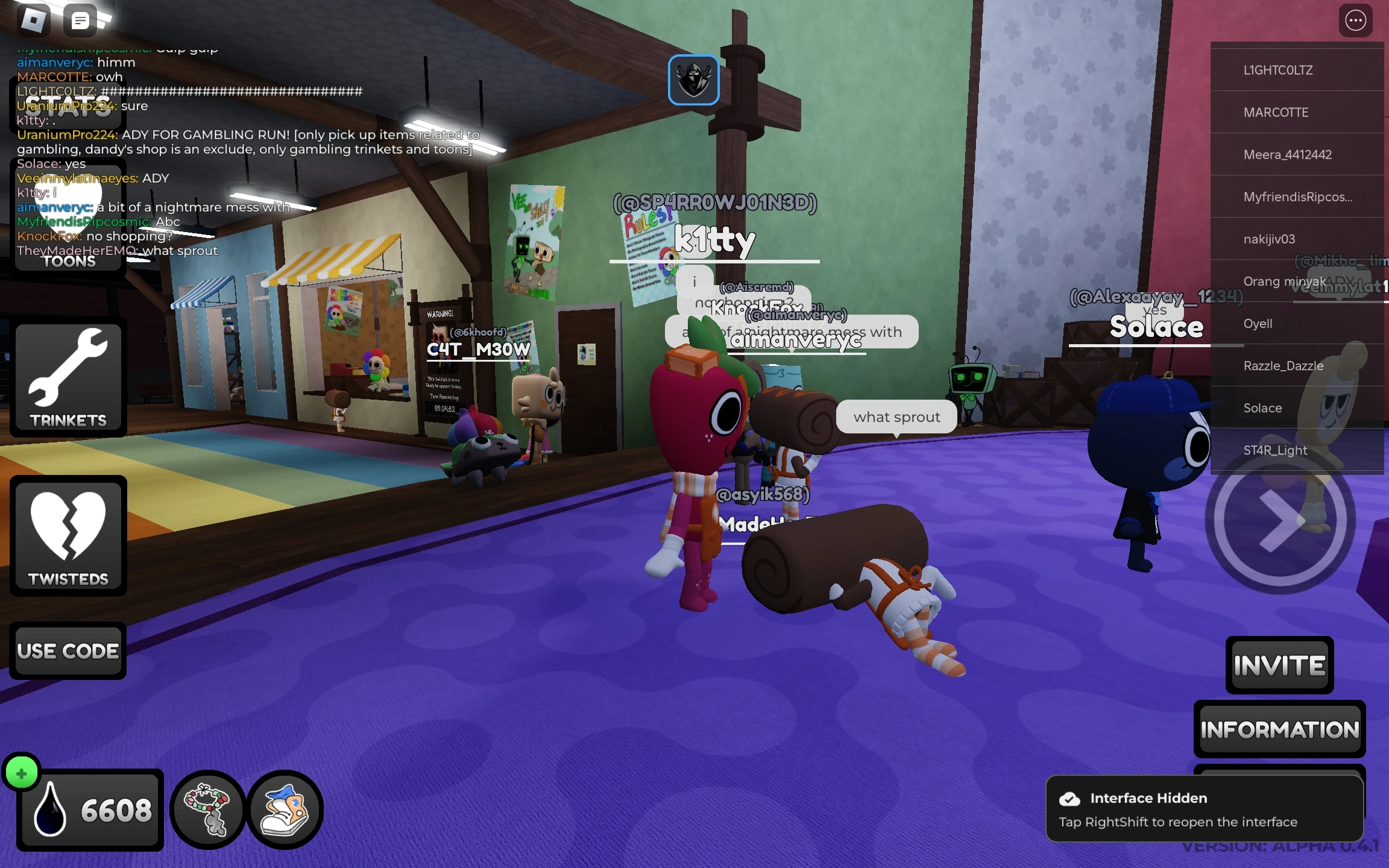Image resolution: width=1389 pixels, height=868 pixels.
Task: Open the in-game chat icon
Action: coord(79,20)
